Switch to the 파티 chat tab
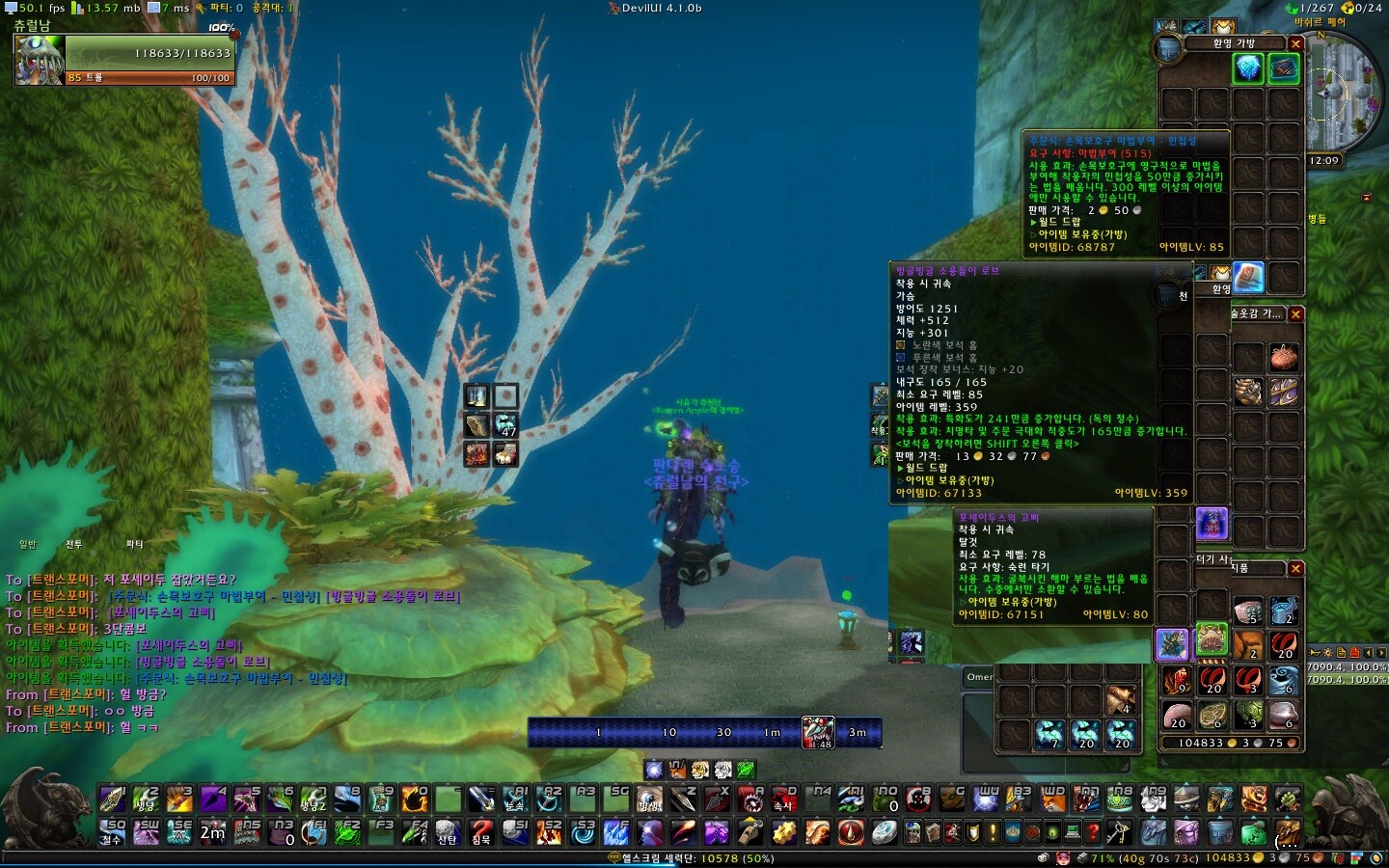 tap(134, 545)
